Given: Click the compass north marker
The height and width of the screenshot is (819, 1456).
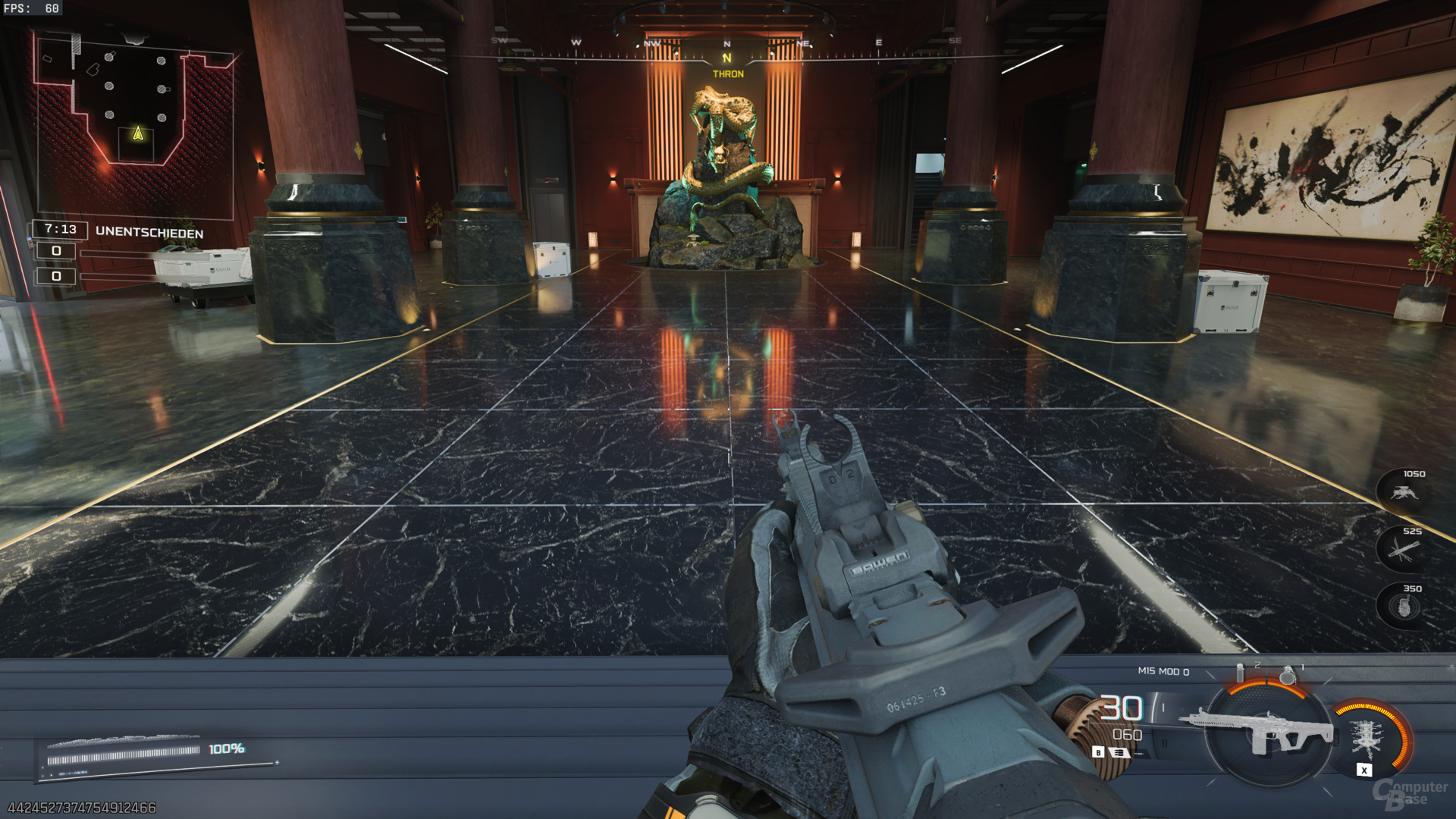Looking at the screenshot, I should coord(727,58).
